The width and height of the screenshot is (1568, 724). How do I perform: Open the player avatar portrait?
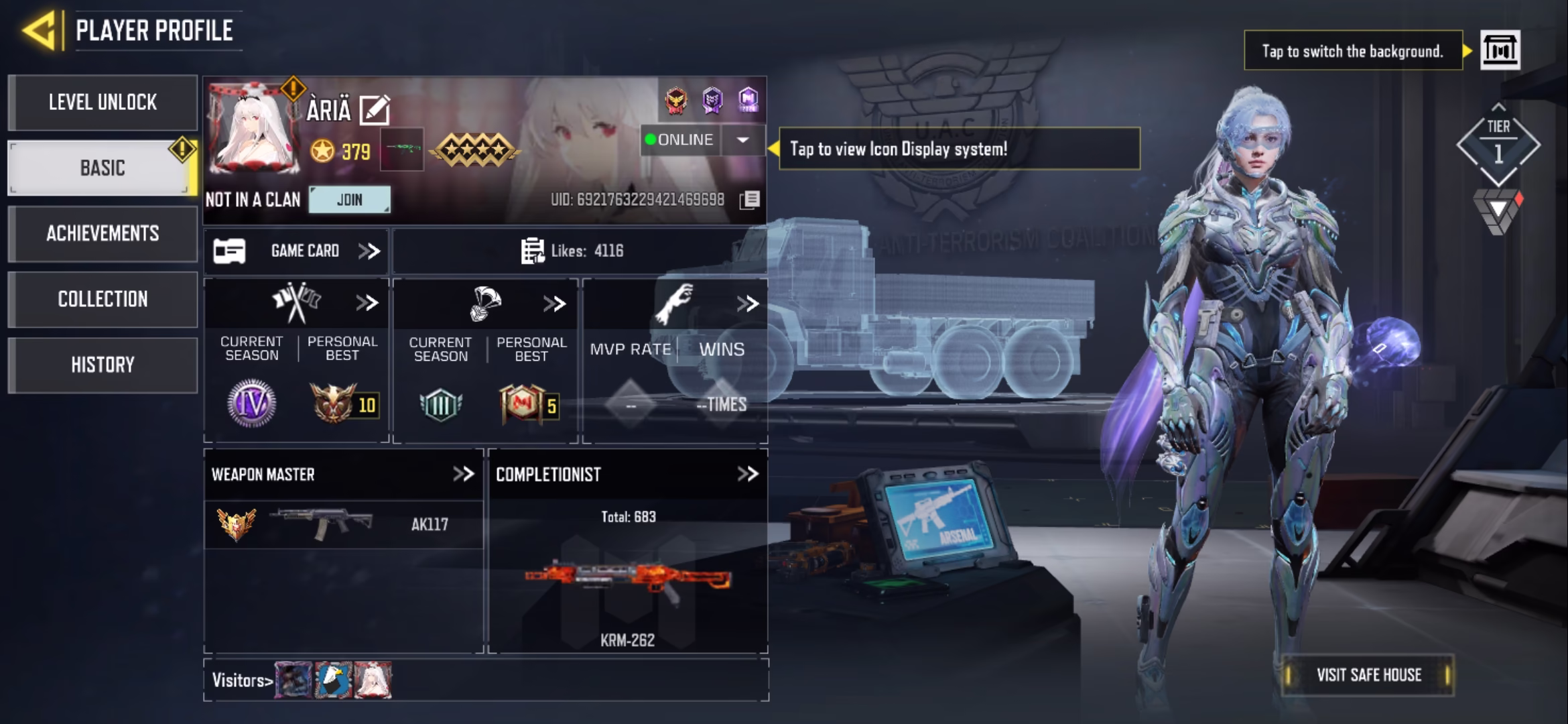point(253,129)
